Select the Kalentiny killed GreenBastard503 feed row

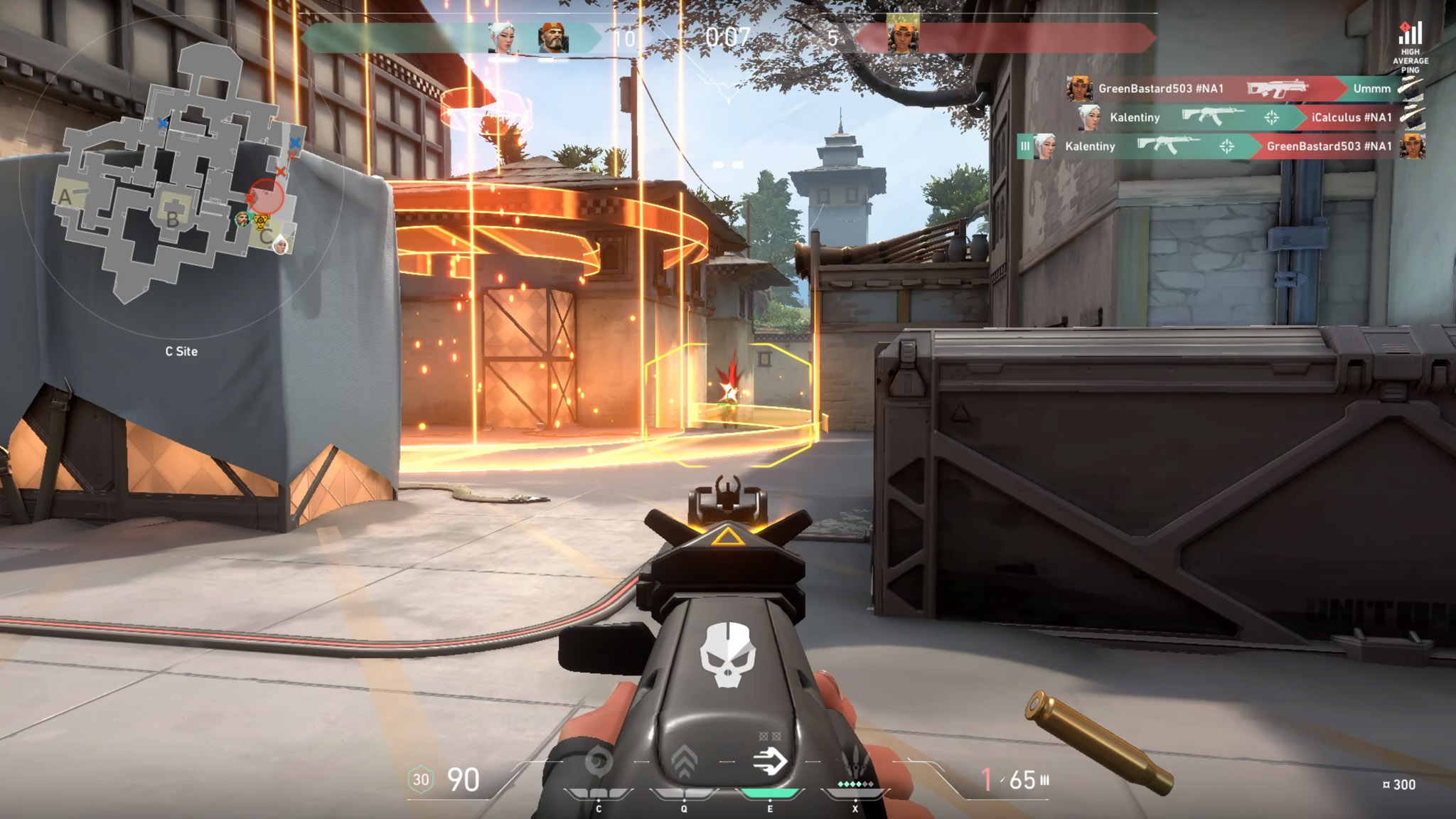[x=1223, y=146]
